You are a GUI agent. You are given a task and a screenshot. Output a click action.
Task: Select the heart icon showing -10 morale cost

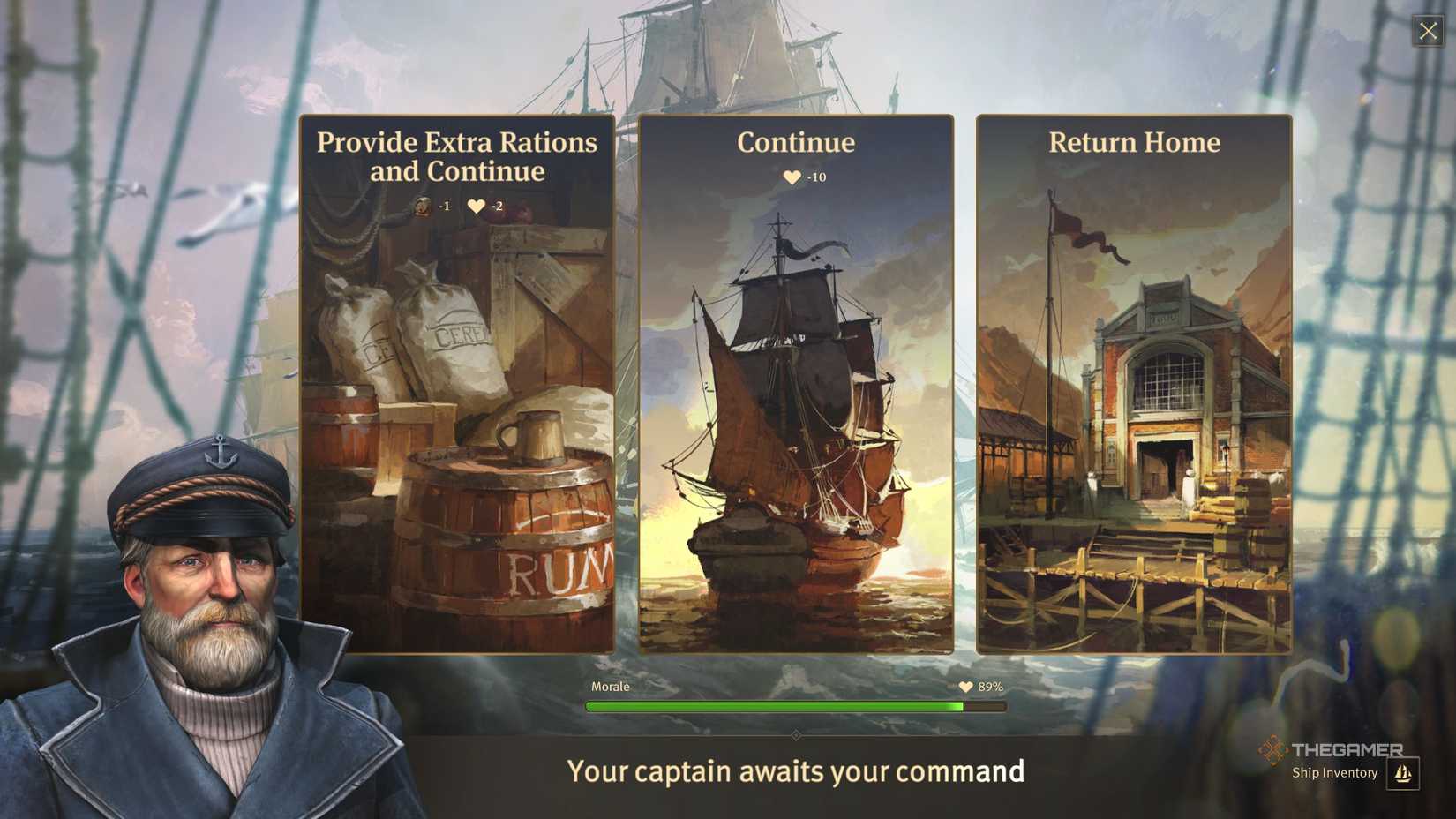click(790, 176)
